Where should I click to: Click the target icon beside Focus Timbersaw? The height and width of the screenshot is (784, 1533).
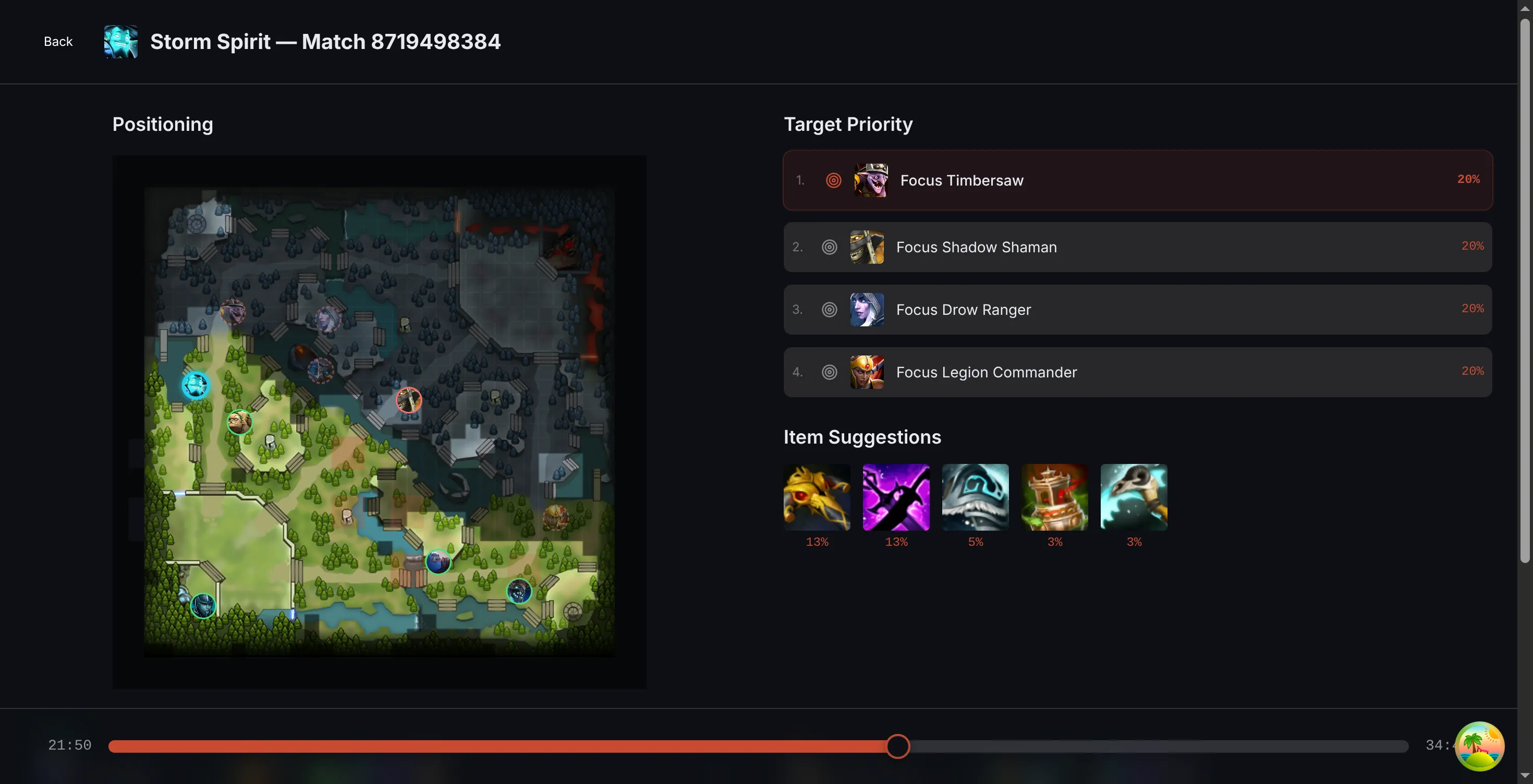[x=833, y=181]
